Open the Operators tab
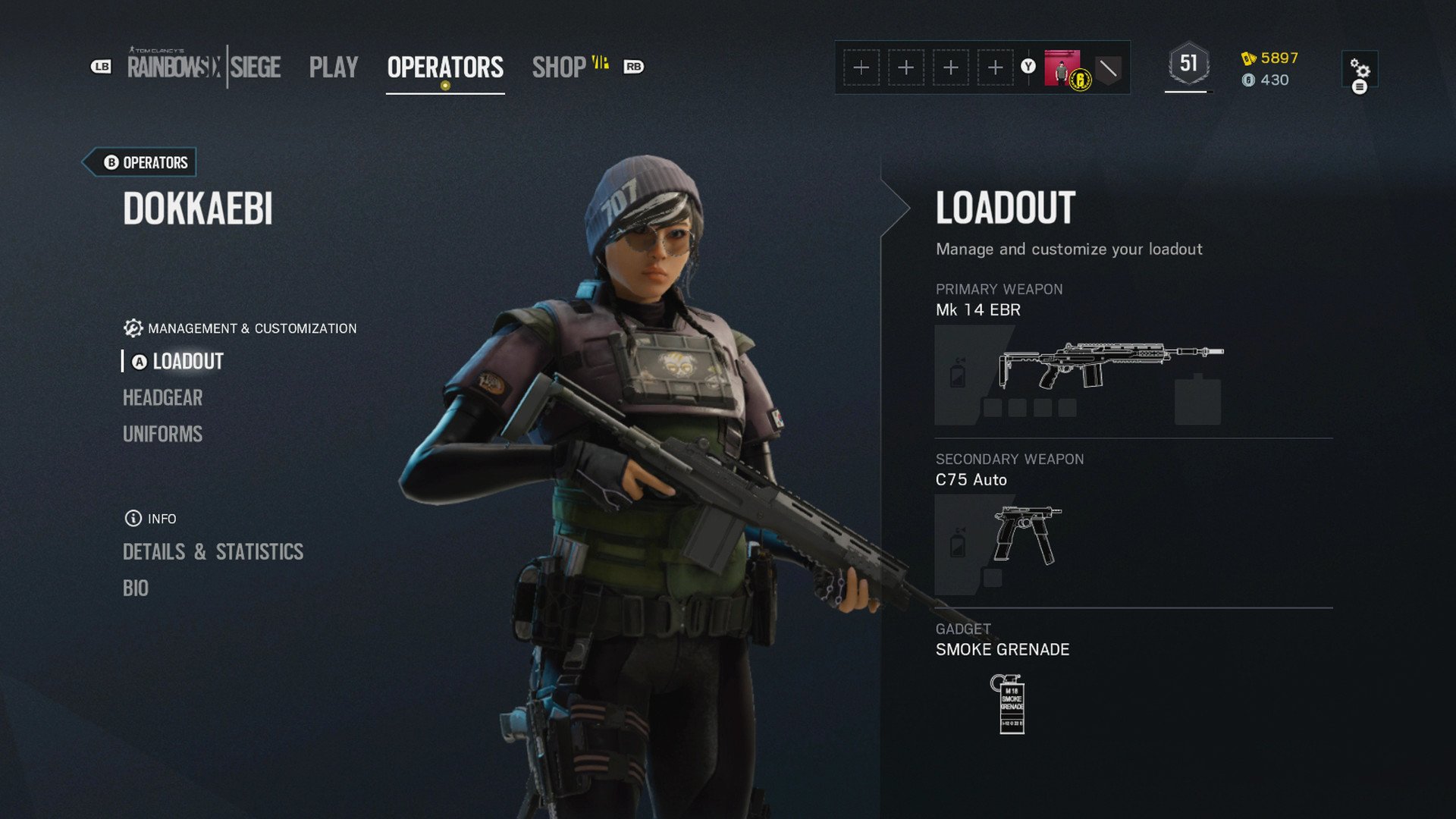The height and width of the screenshot is (819, 1456). 445,67
